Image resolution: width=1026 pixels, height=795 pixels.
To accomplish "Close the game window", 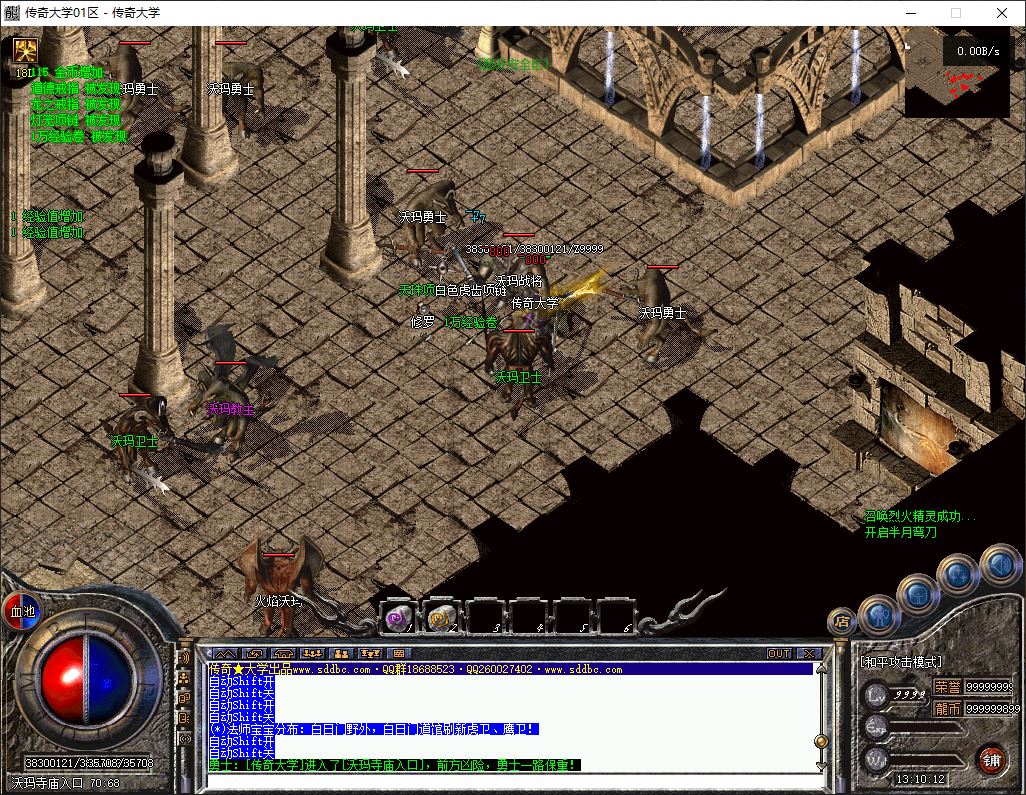I will [1002, 13].
